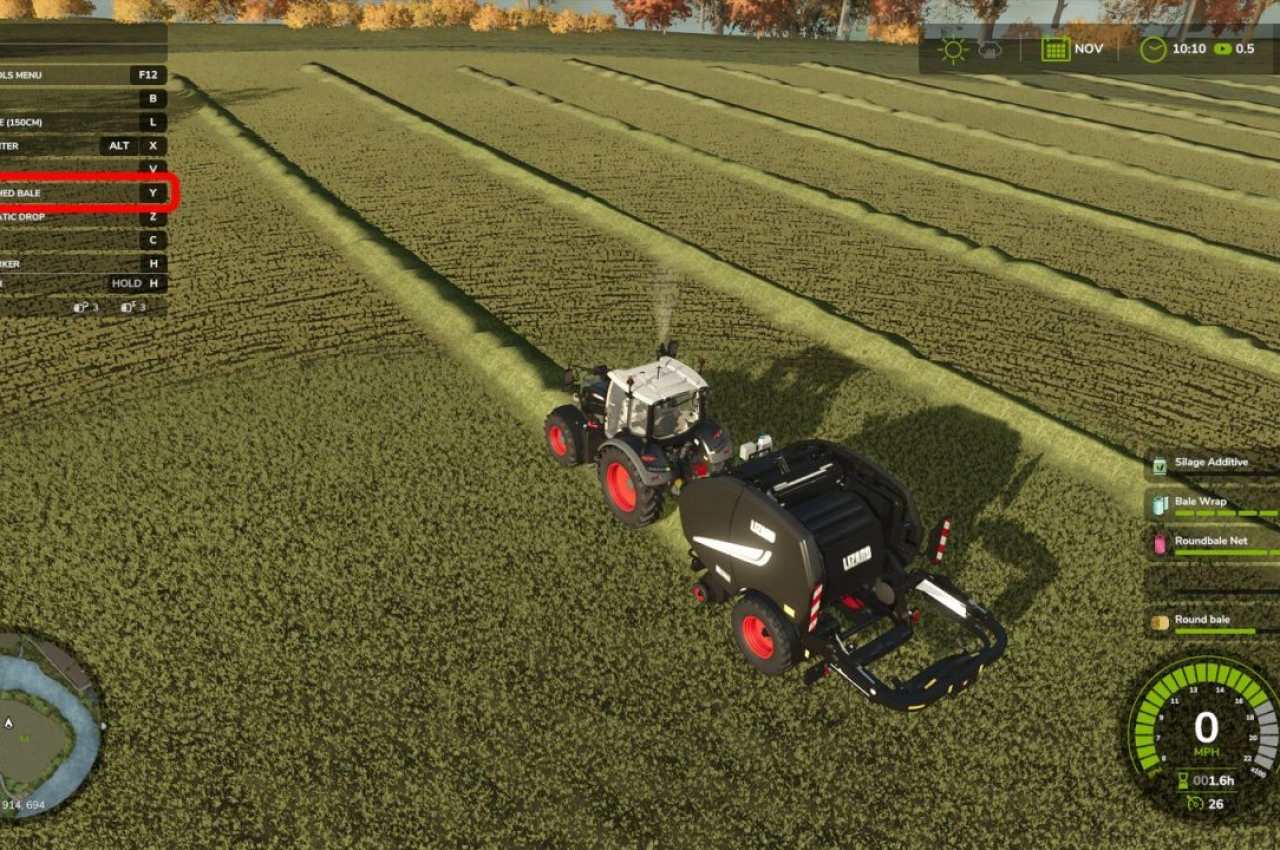
Task: Click the rain cloud forecast icon
Action: click(x=992, y=48)
